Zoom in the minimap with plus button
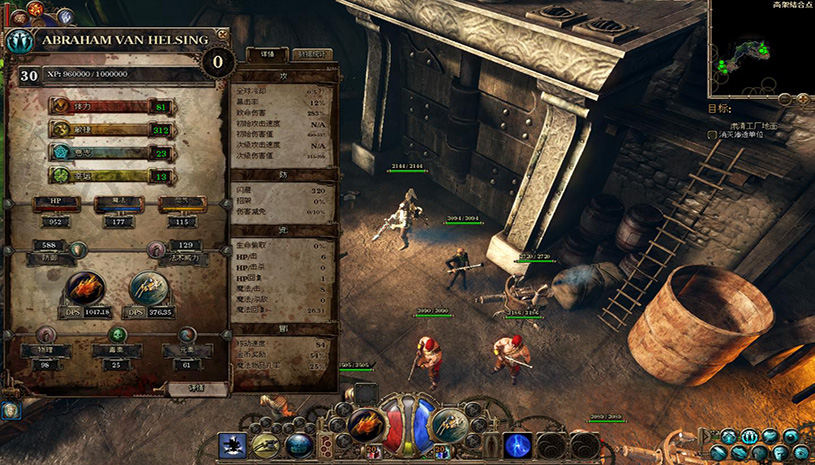The width and height of the screenshot is (815, 465). tap(802, 98)
